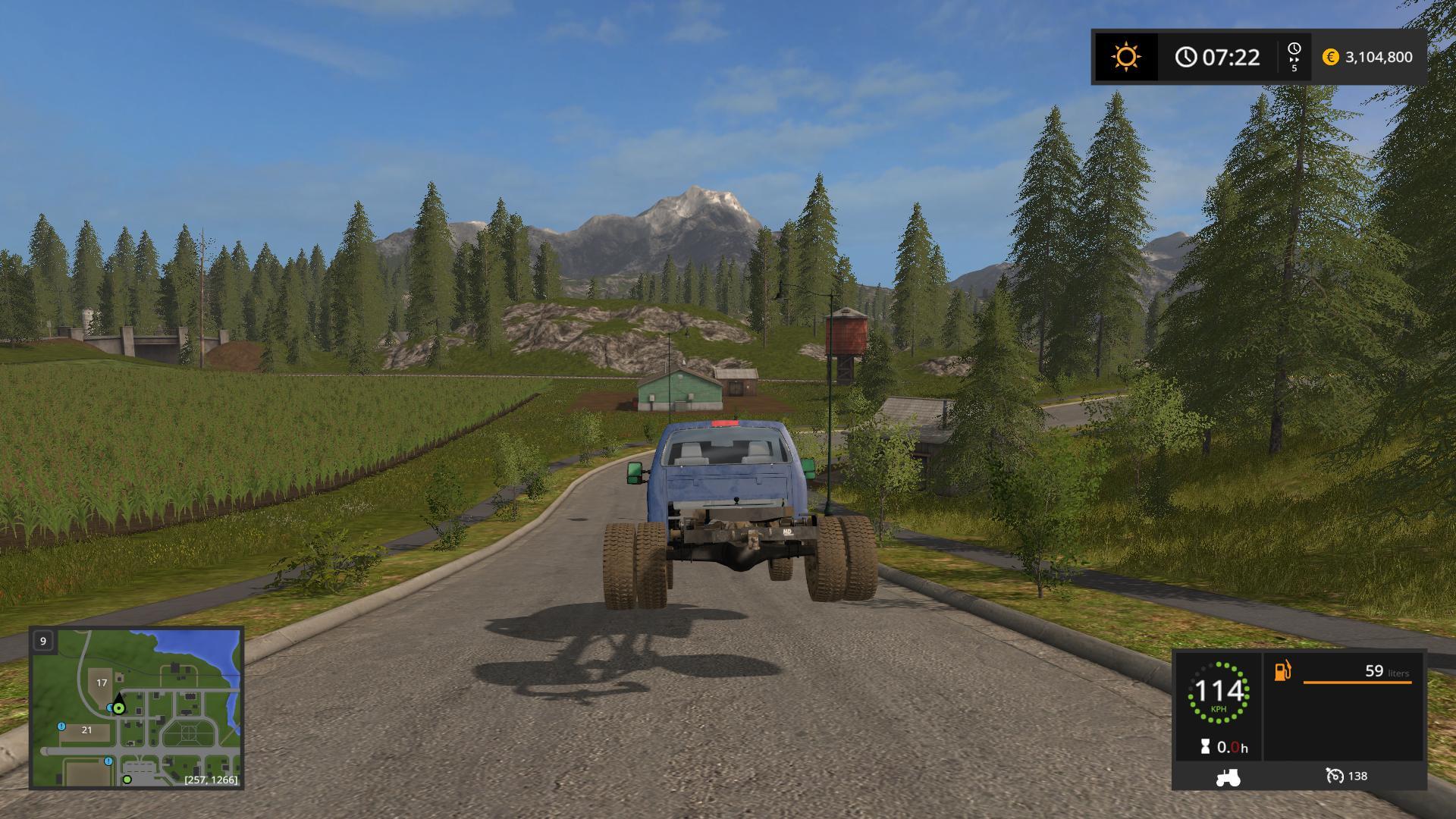Open the minimap in the corner
Image resolution: width=1456 pixels, height=819 pixels.
pyautogui.click(x=136, y=708)
